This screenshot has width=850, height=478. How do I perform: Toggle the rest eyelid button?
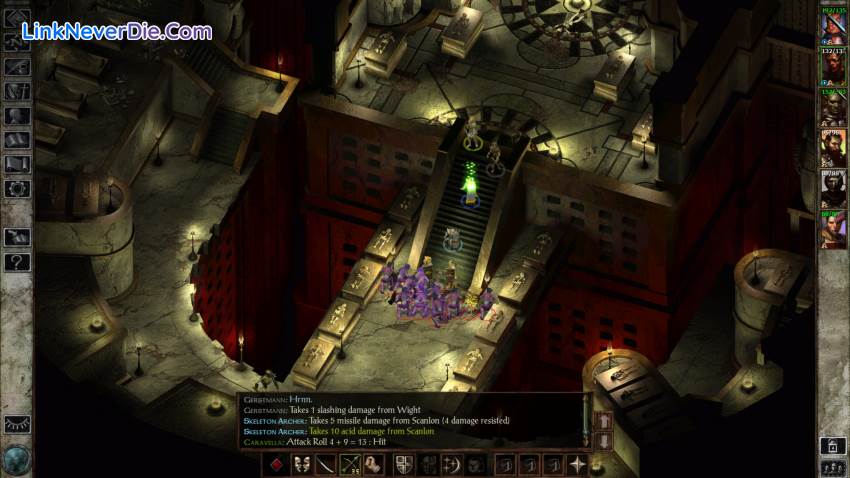click(x=17, y=424)
